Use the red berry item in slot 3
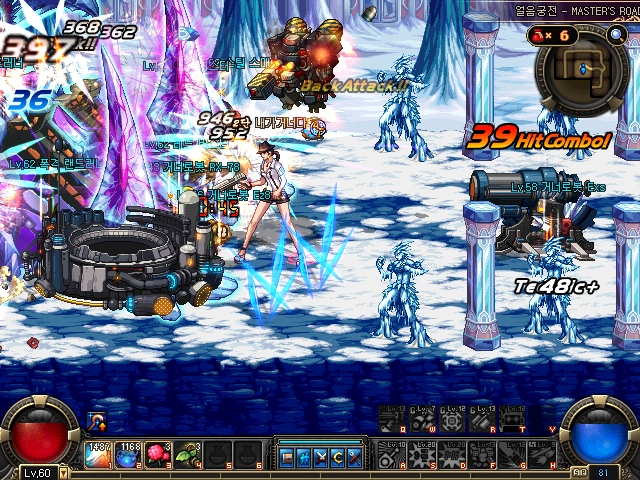 point(159,455)
